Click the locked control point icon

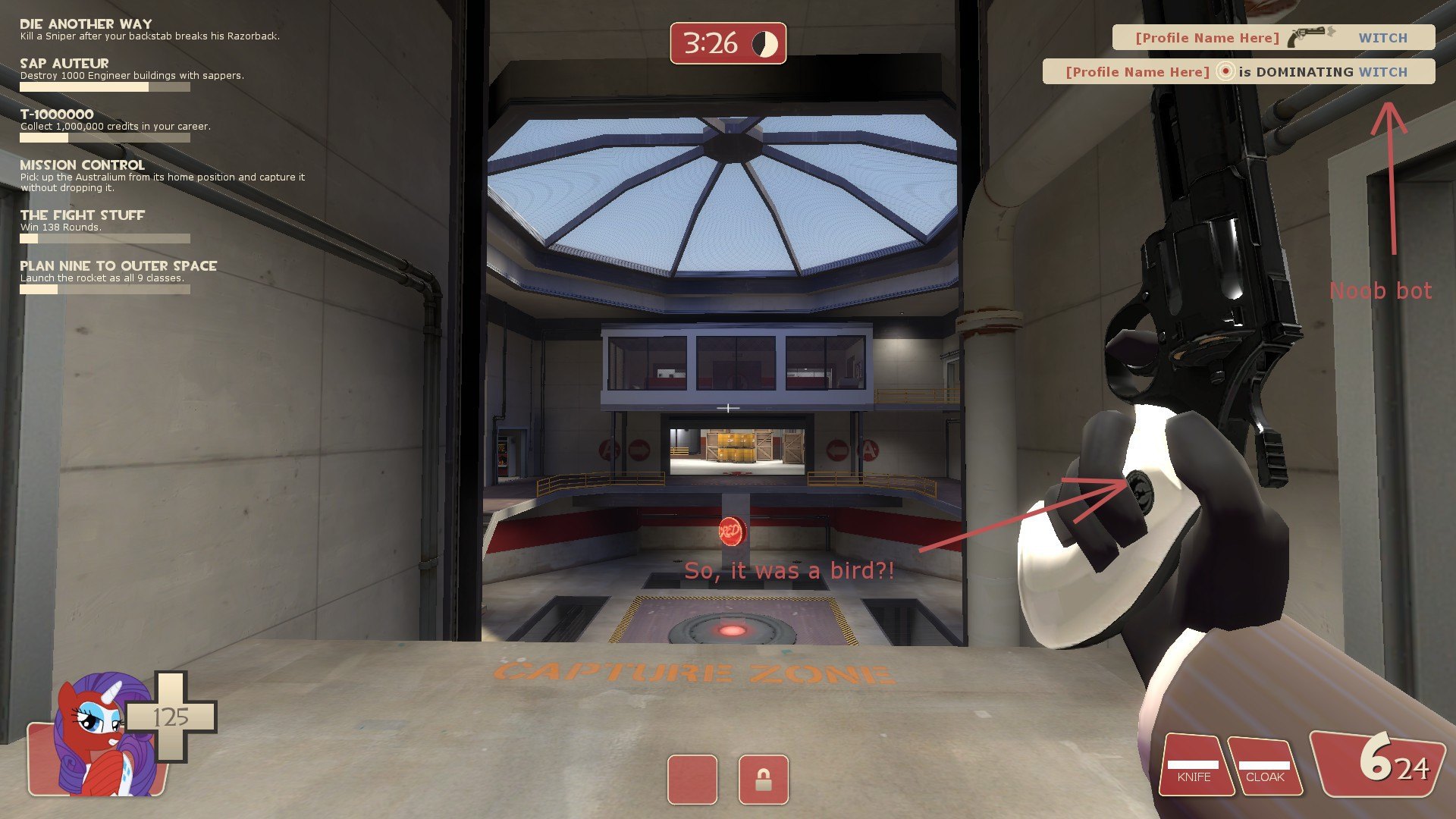click(763, 779)
